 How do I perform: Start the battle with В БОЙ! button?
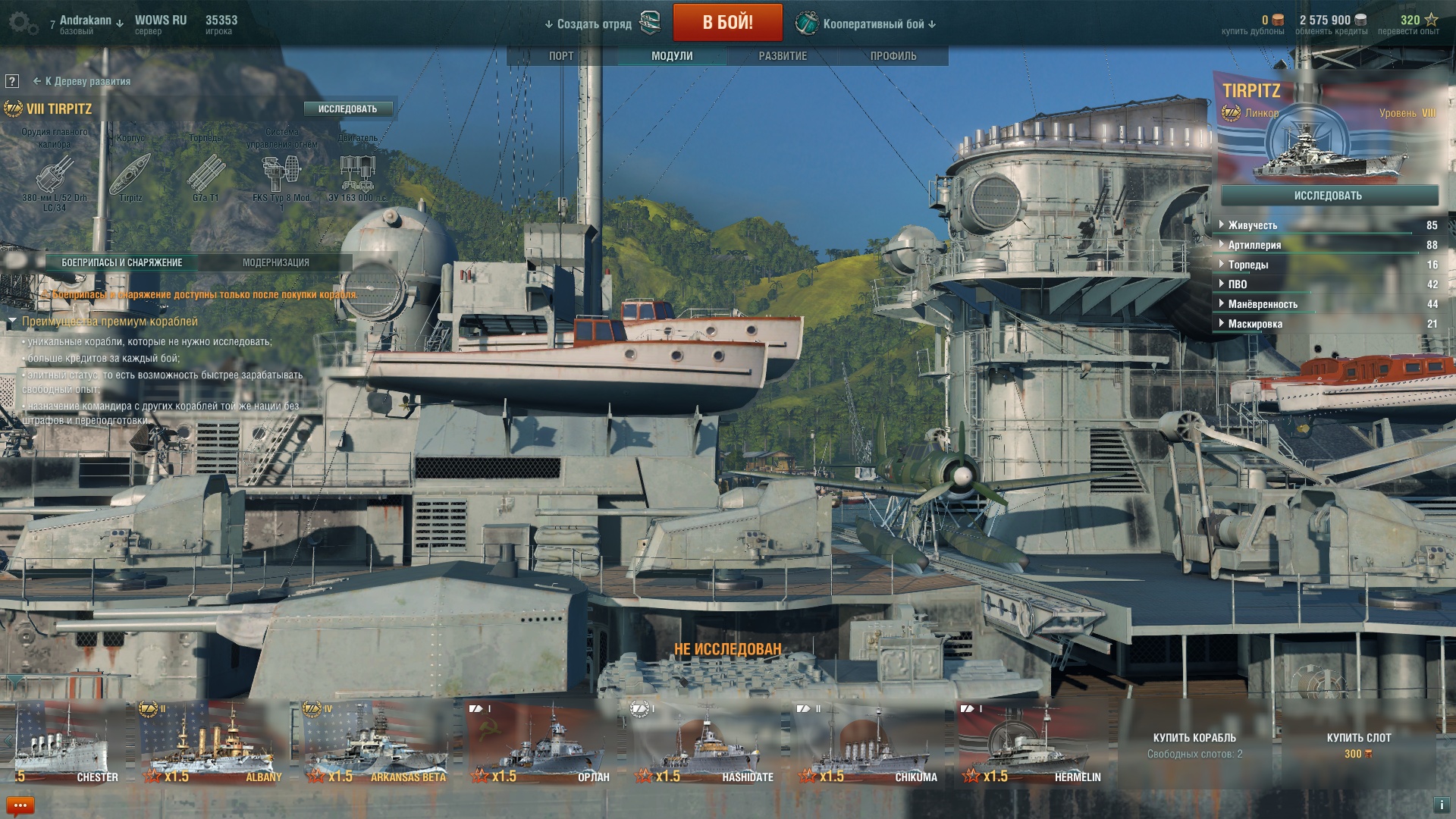727,23
